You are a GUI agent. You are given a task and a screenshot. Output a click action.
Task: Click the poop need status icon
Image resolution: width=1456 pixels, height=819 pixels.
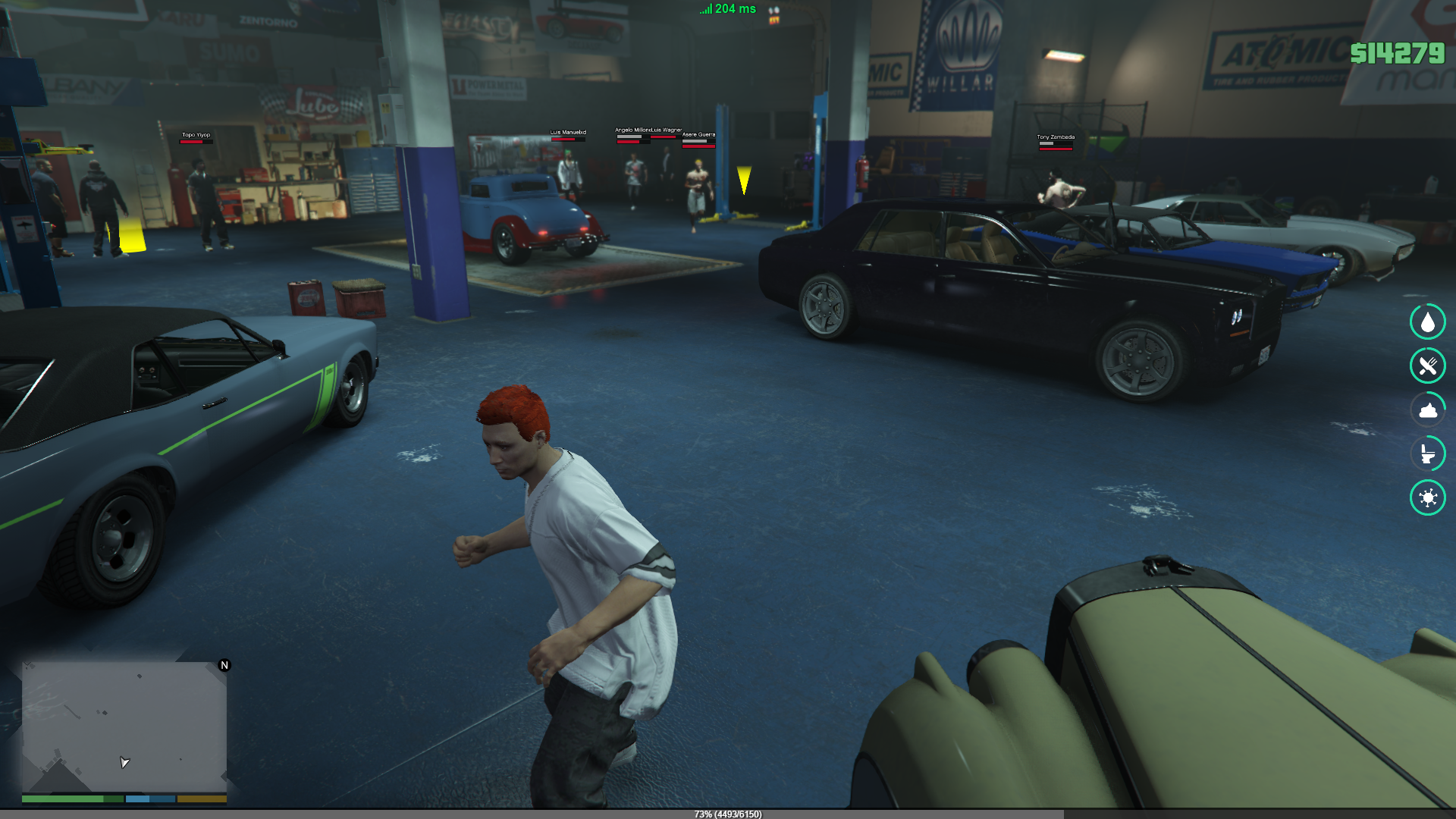(x=1427, y=410)
